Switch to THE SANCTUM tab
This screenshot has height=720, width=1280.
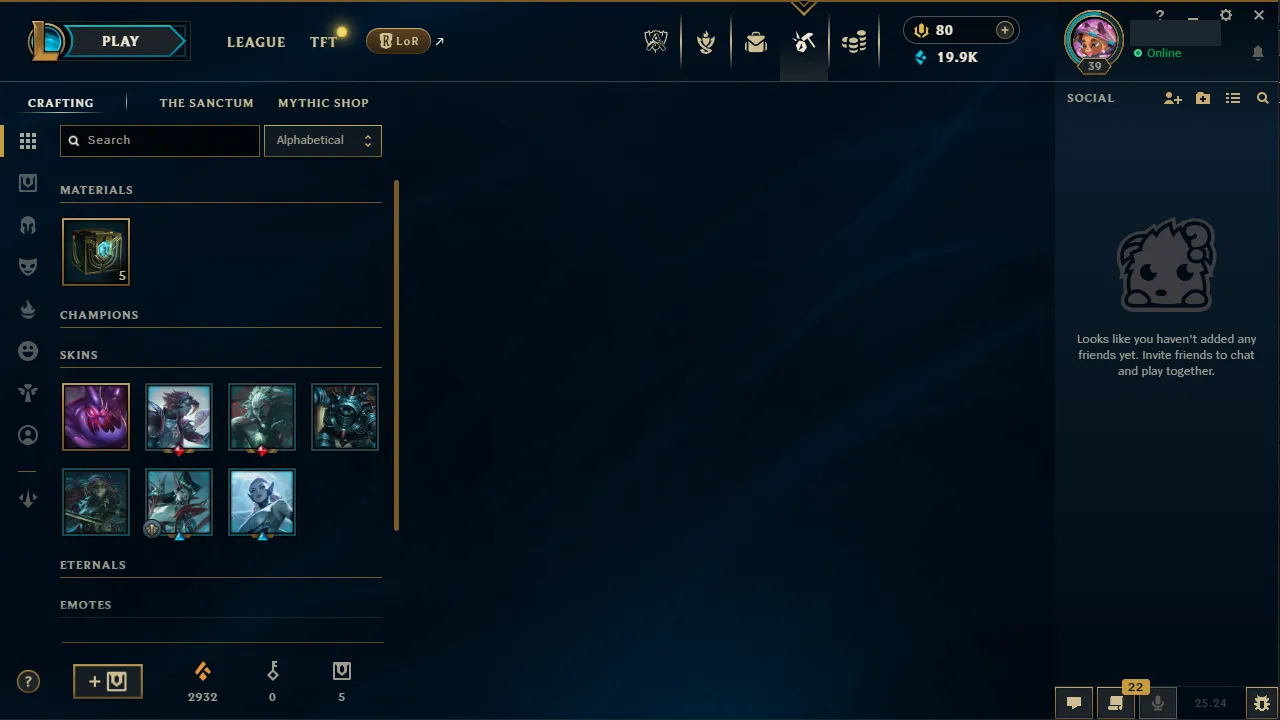point(206,103)
